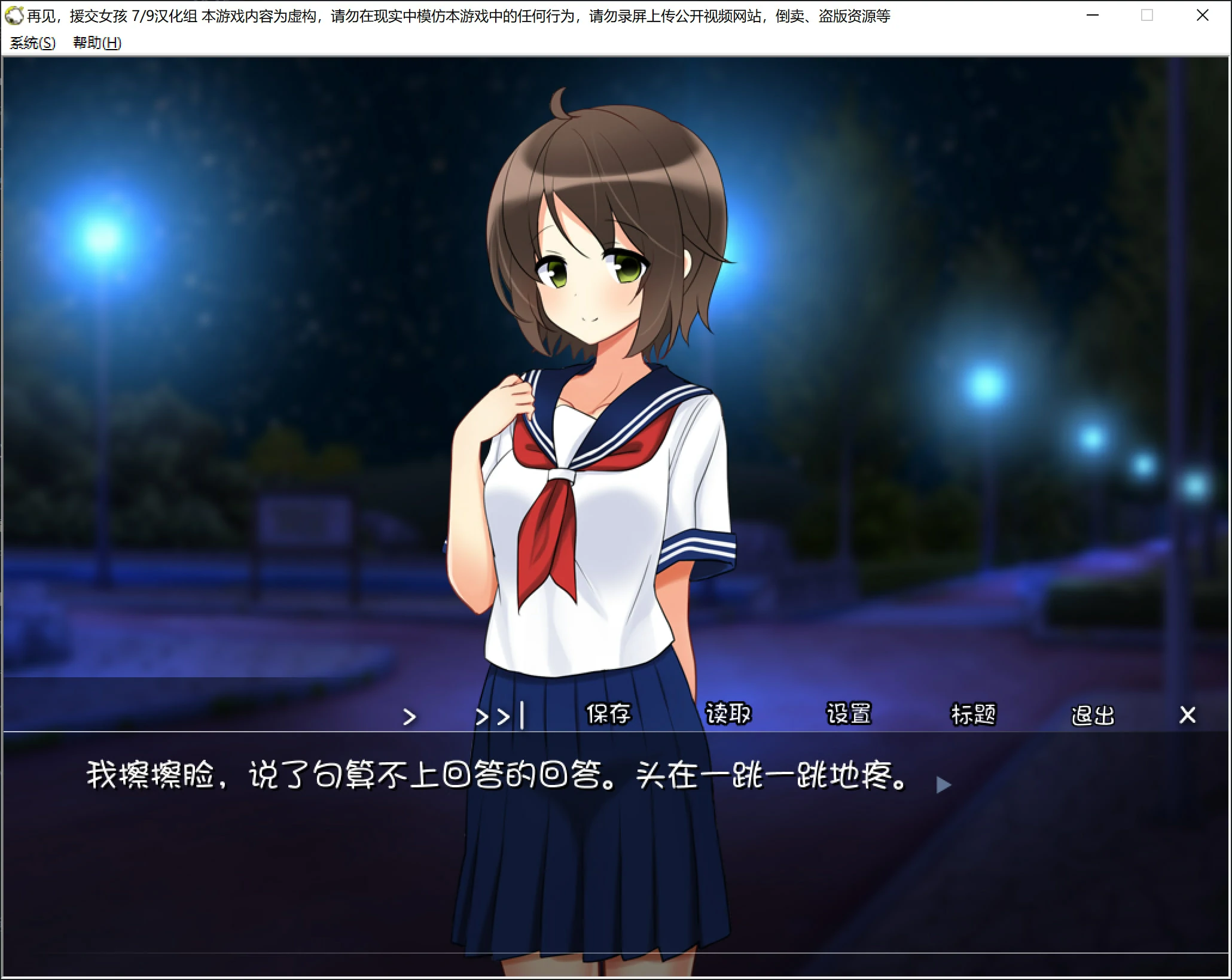Open the 设置 settings screen
Image resolution: width=1232 pixels, height=980 pixels.
click(x=850, y=713)
